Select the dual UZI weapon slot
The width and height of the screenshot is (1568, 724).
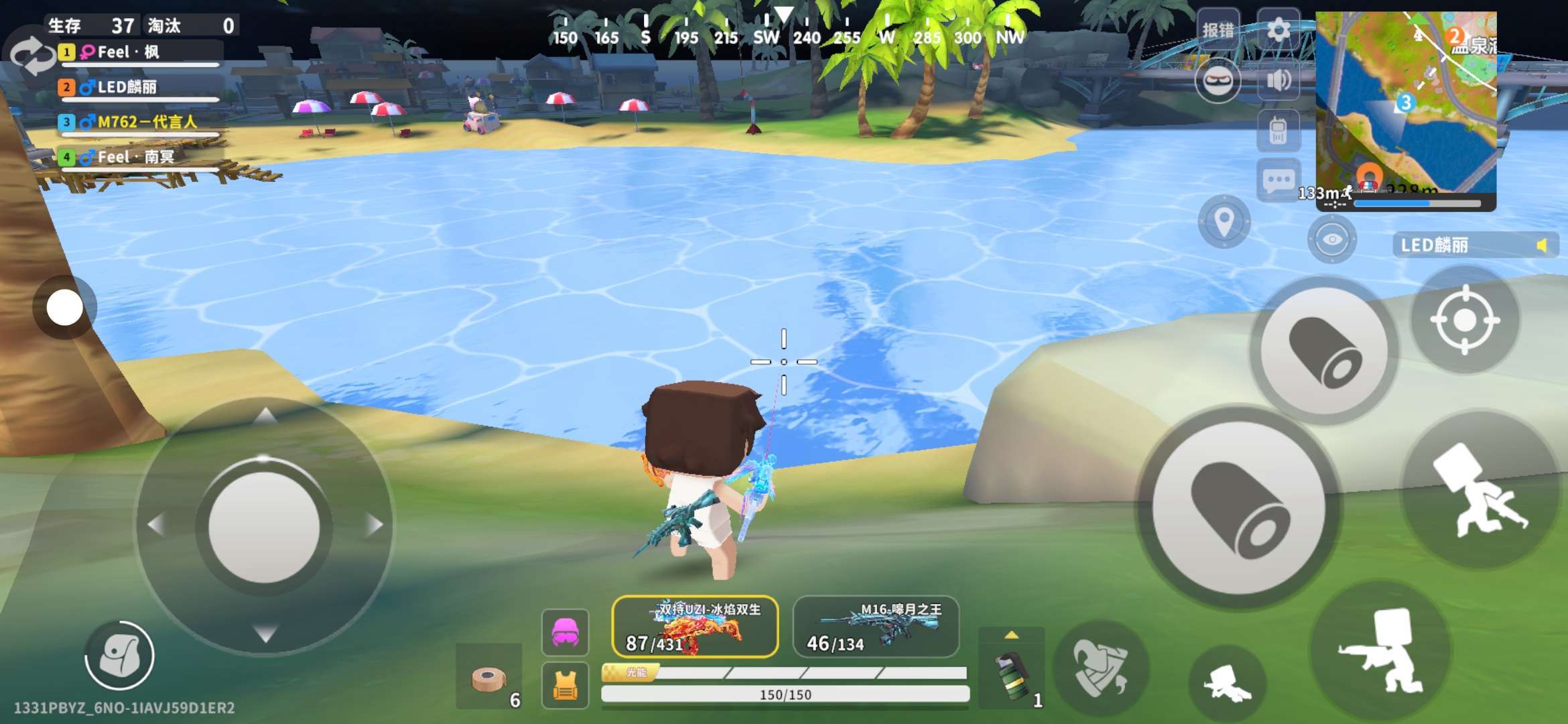click(x=695, y=627)
